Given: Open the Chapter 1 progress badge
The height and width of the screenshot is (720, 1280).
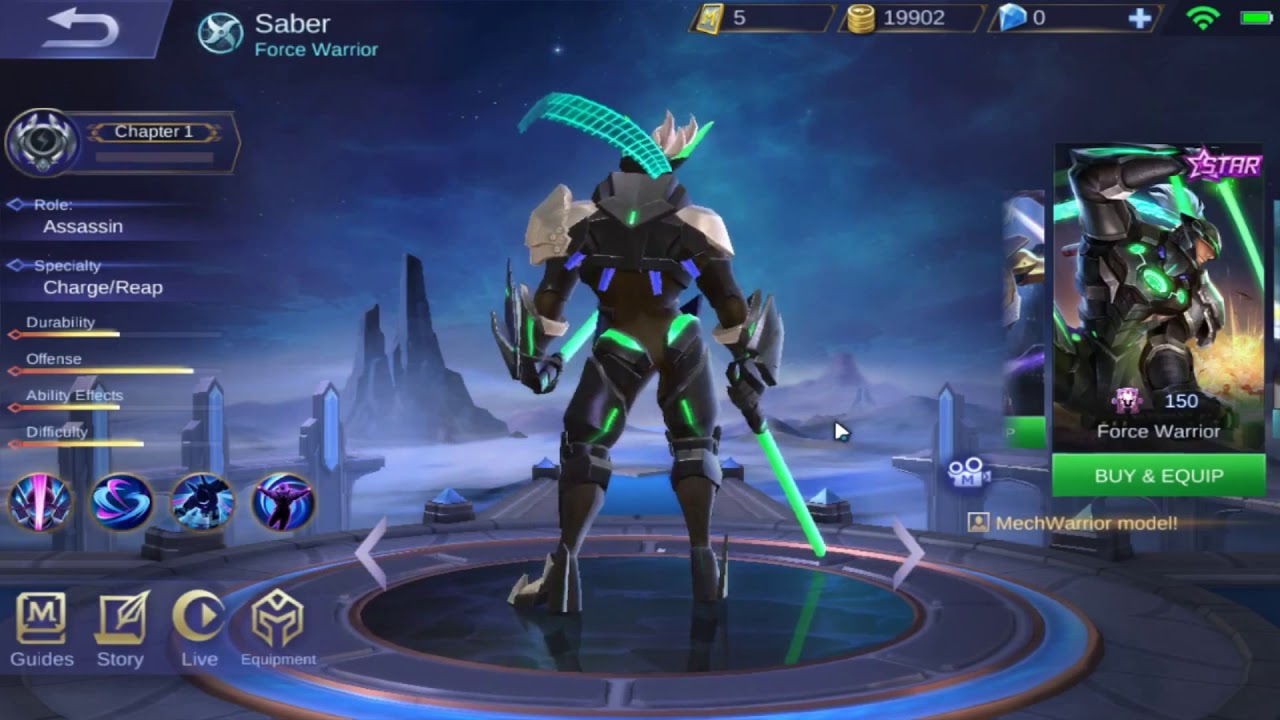Looking at the screenshot, I should tap(44, 143).
